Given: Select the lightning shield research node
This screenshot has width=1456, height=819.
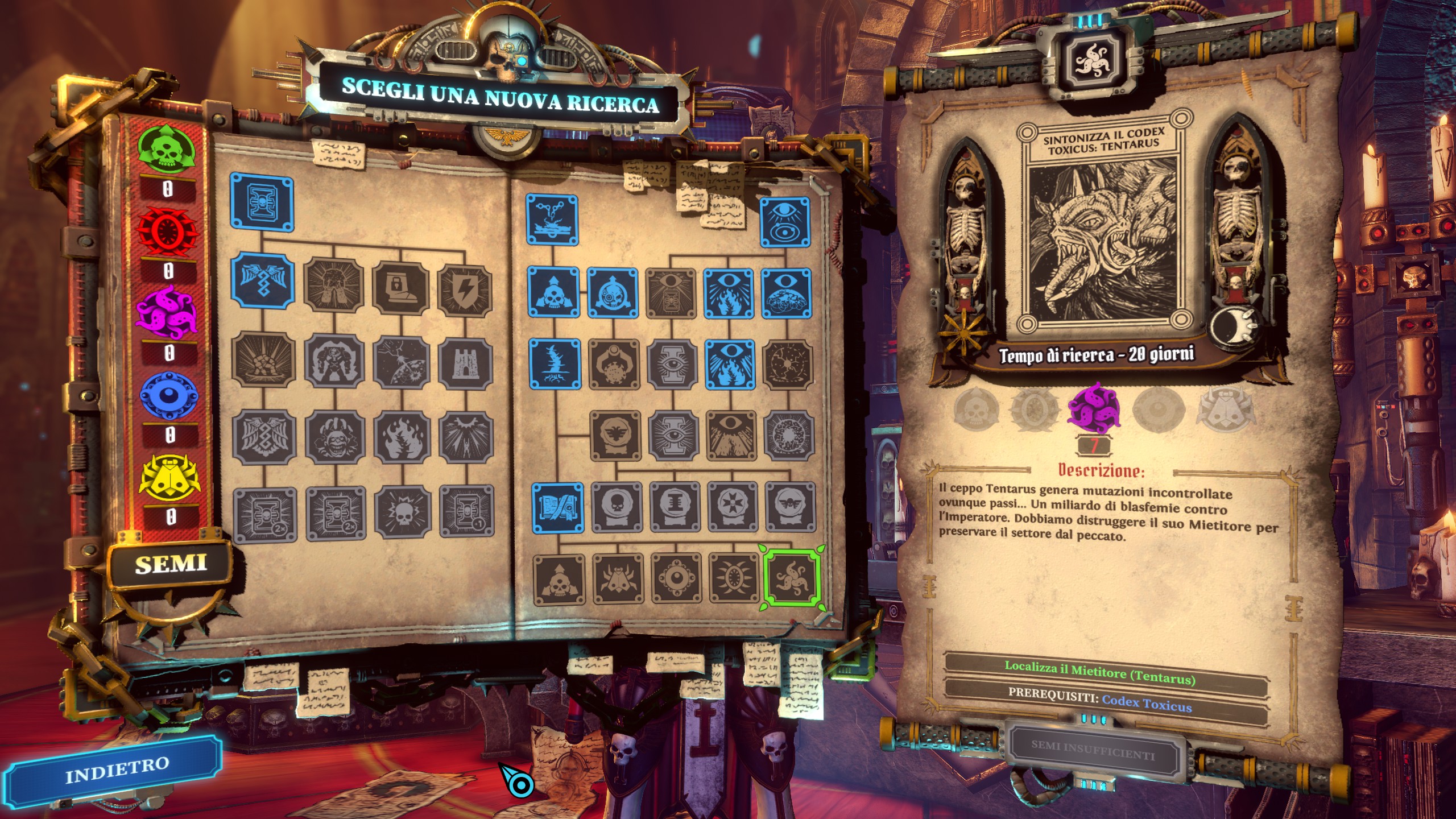Looking at the screenshot, I should (x=465, y=291).
